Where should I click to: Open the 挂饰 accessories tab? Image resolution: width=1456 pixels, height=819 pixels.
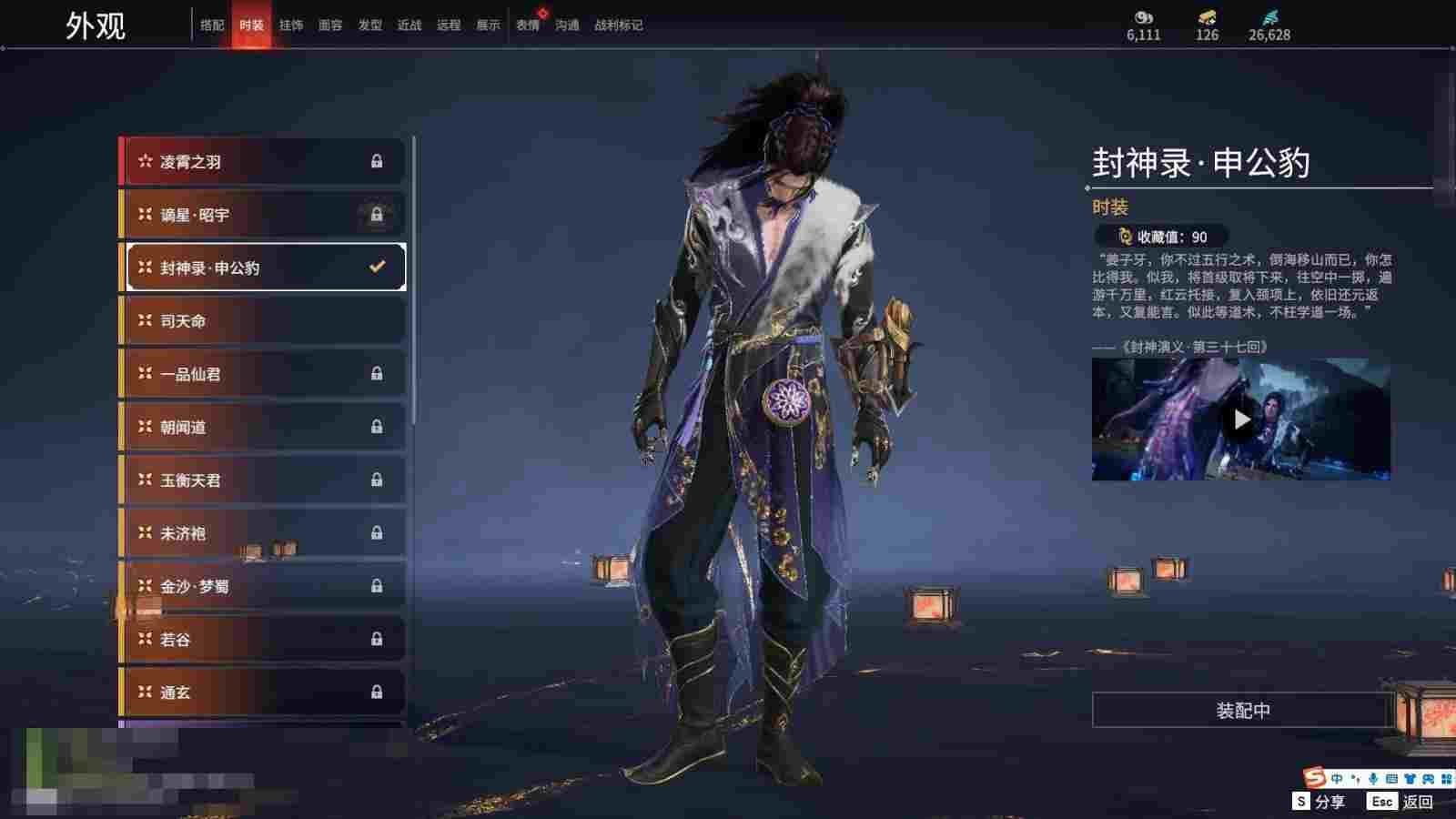pos(291,25)
